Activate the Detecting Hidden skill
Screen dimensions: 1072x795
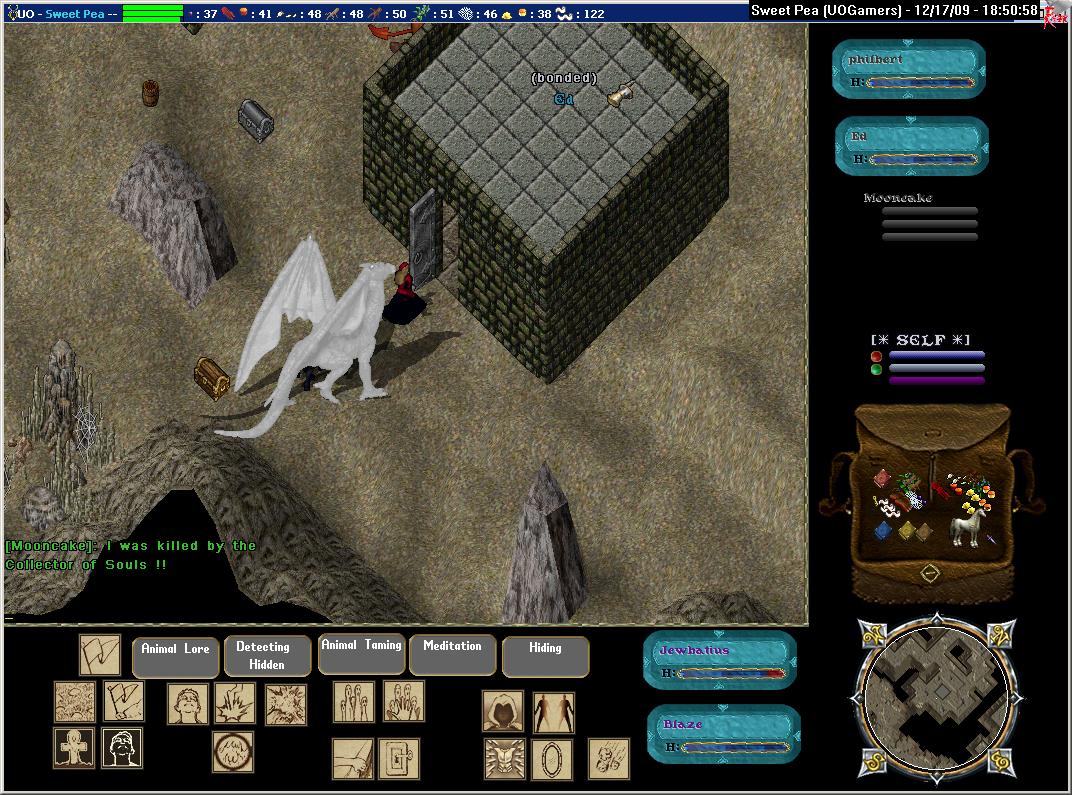(x=262, y=656)
